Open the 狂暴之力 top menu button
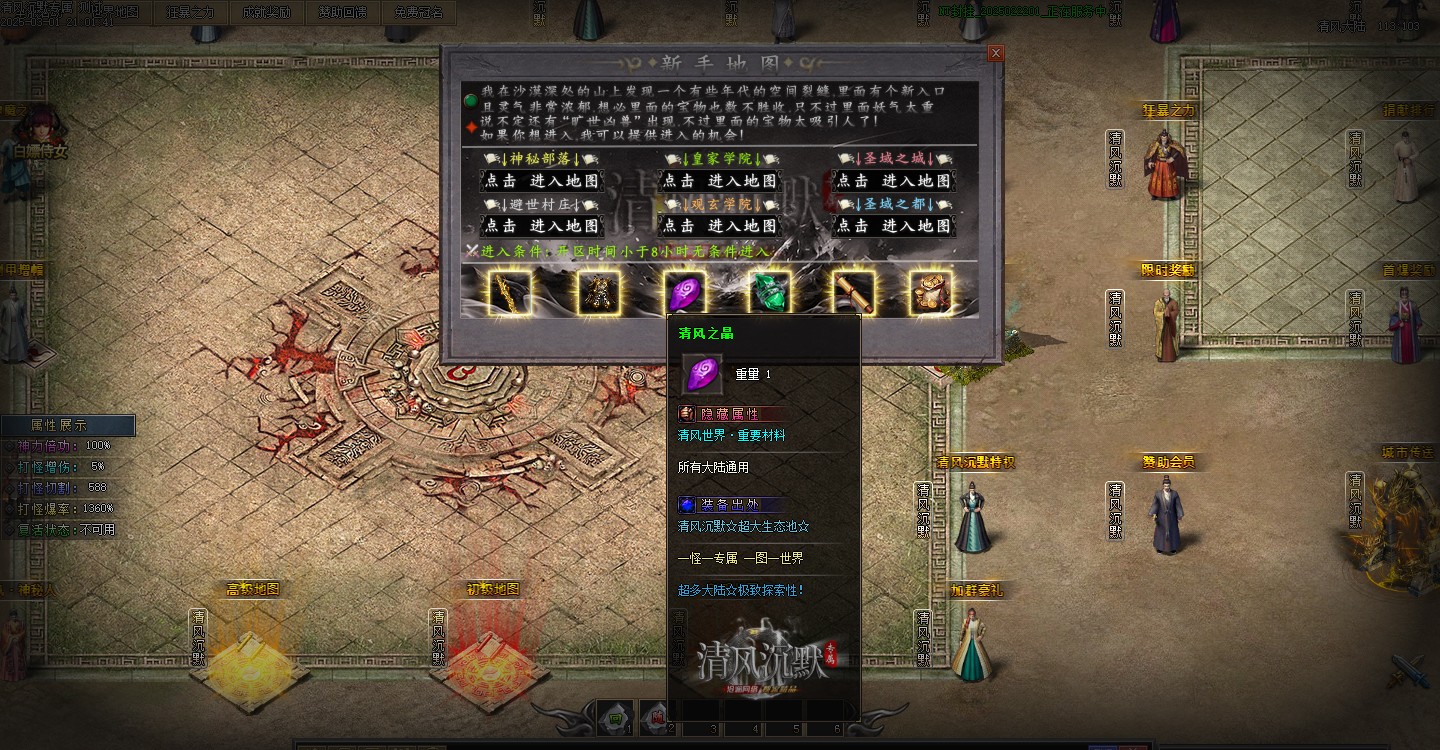 click(190, 13)
